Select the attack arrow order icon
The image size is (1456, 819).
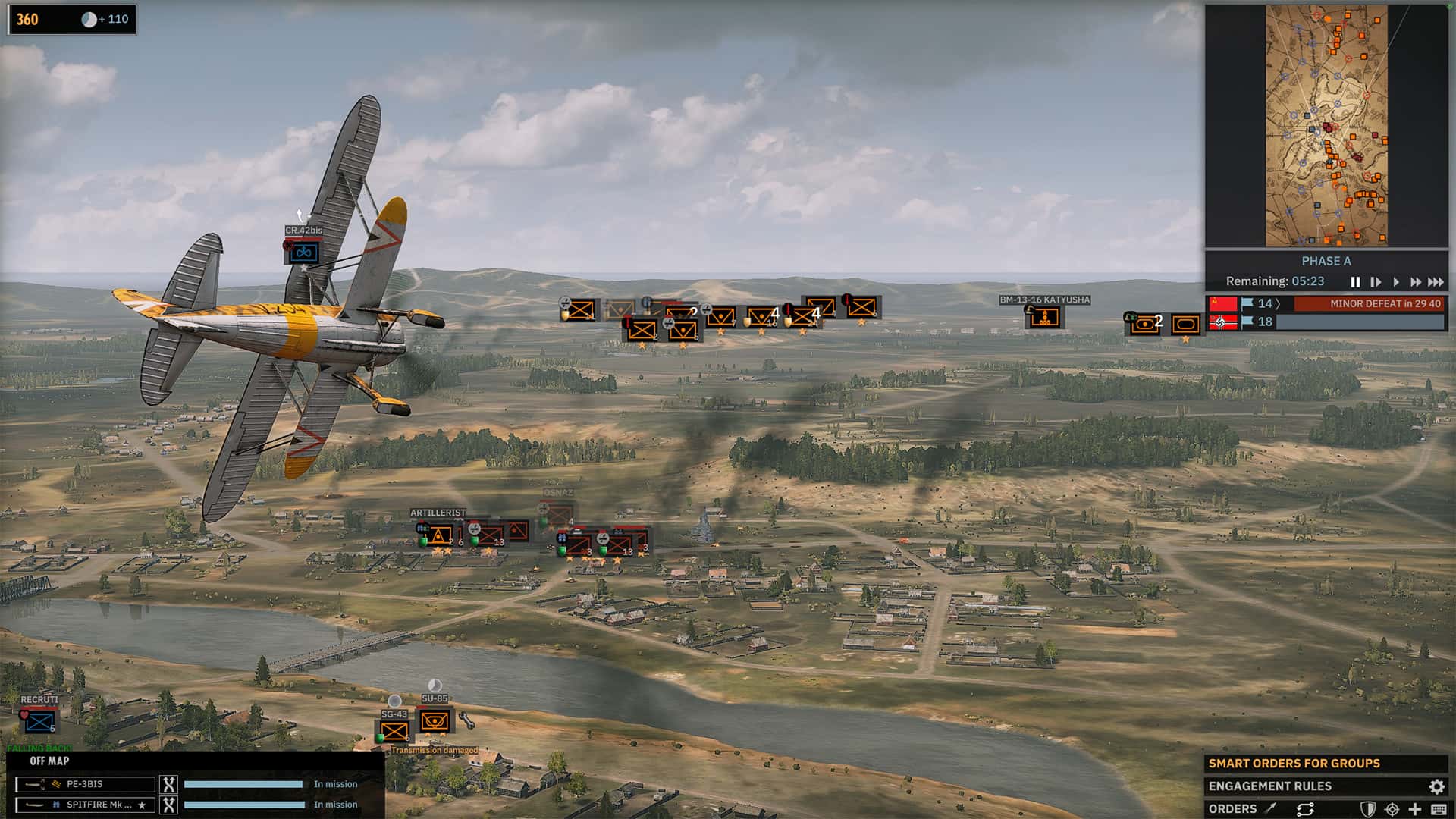pyautogui.click(x=1269, y=809)
